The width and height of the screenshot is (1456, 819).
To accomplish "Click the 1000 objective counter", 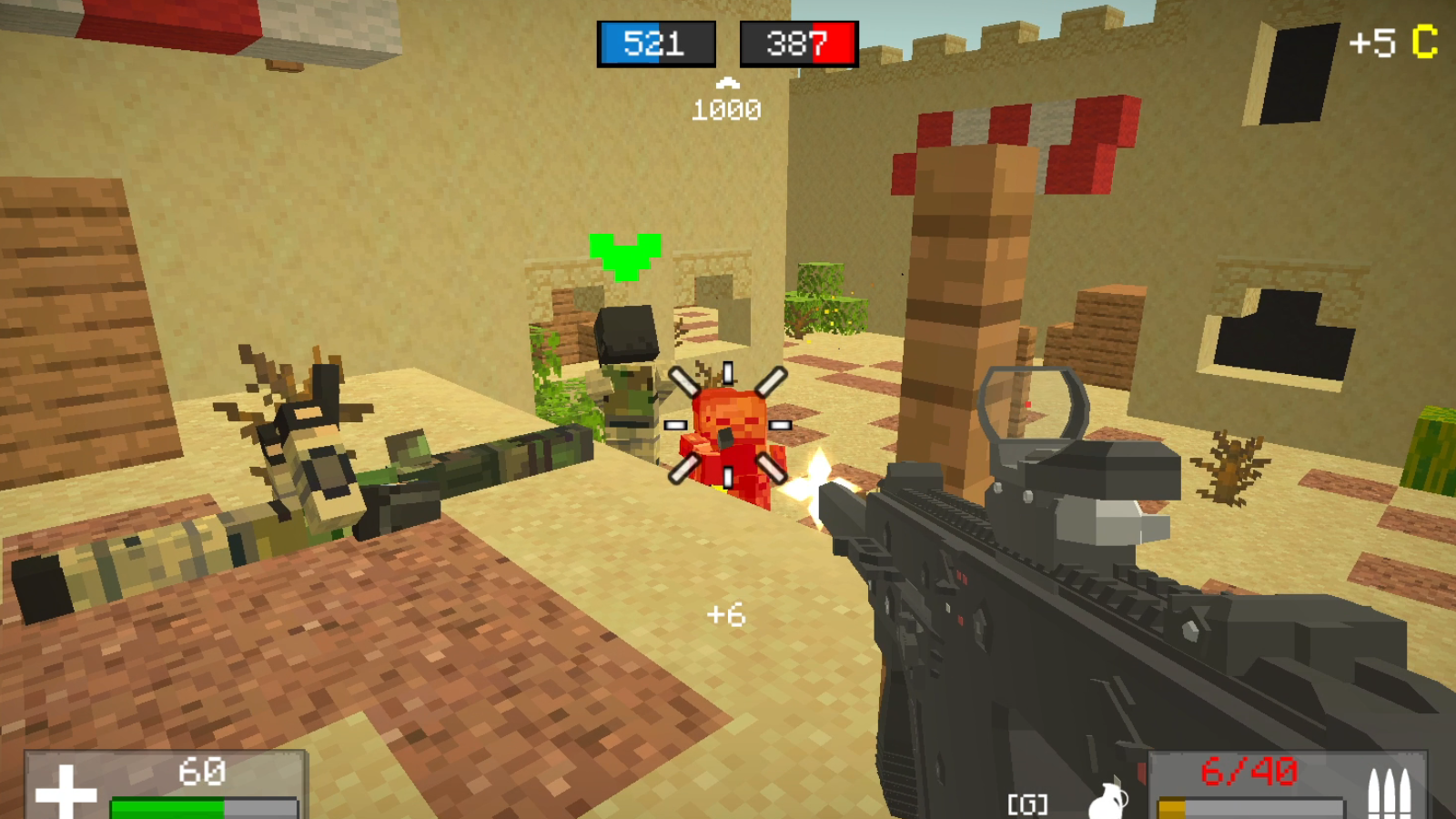I will click(725, 111).
